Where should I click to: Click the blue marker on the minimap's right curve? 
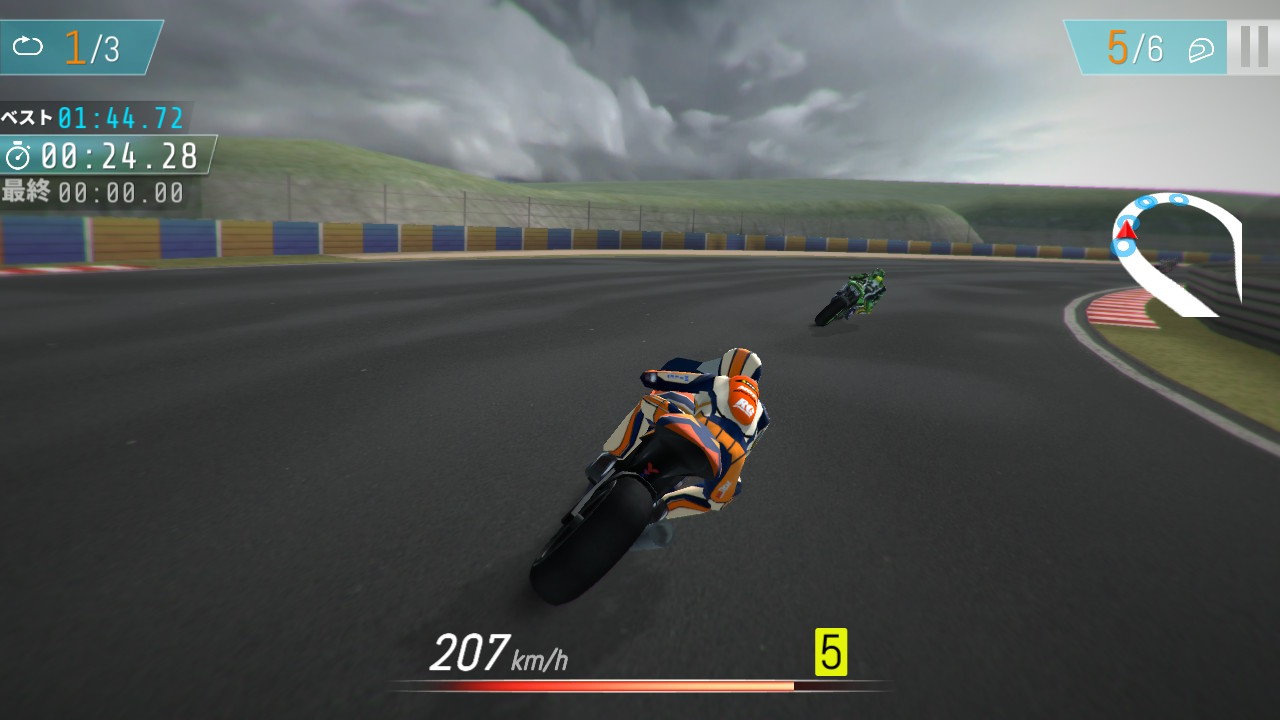tap(1179, 199)
